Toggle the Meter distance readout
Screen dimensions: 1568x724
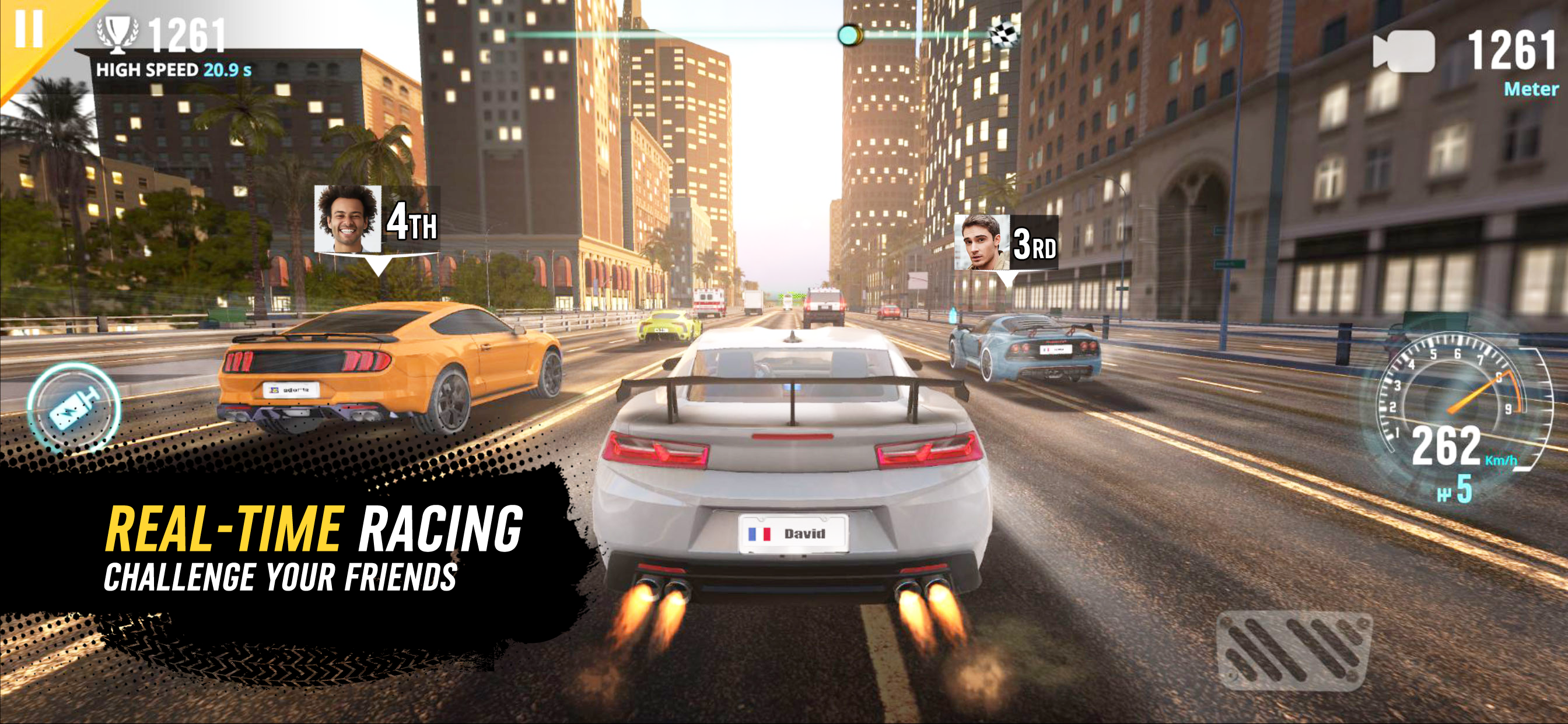[x=1521, y=89]
